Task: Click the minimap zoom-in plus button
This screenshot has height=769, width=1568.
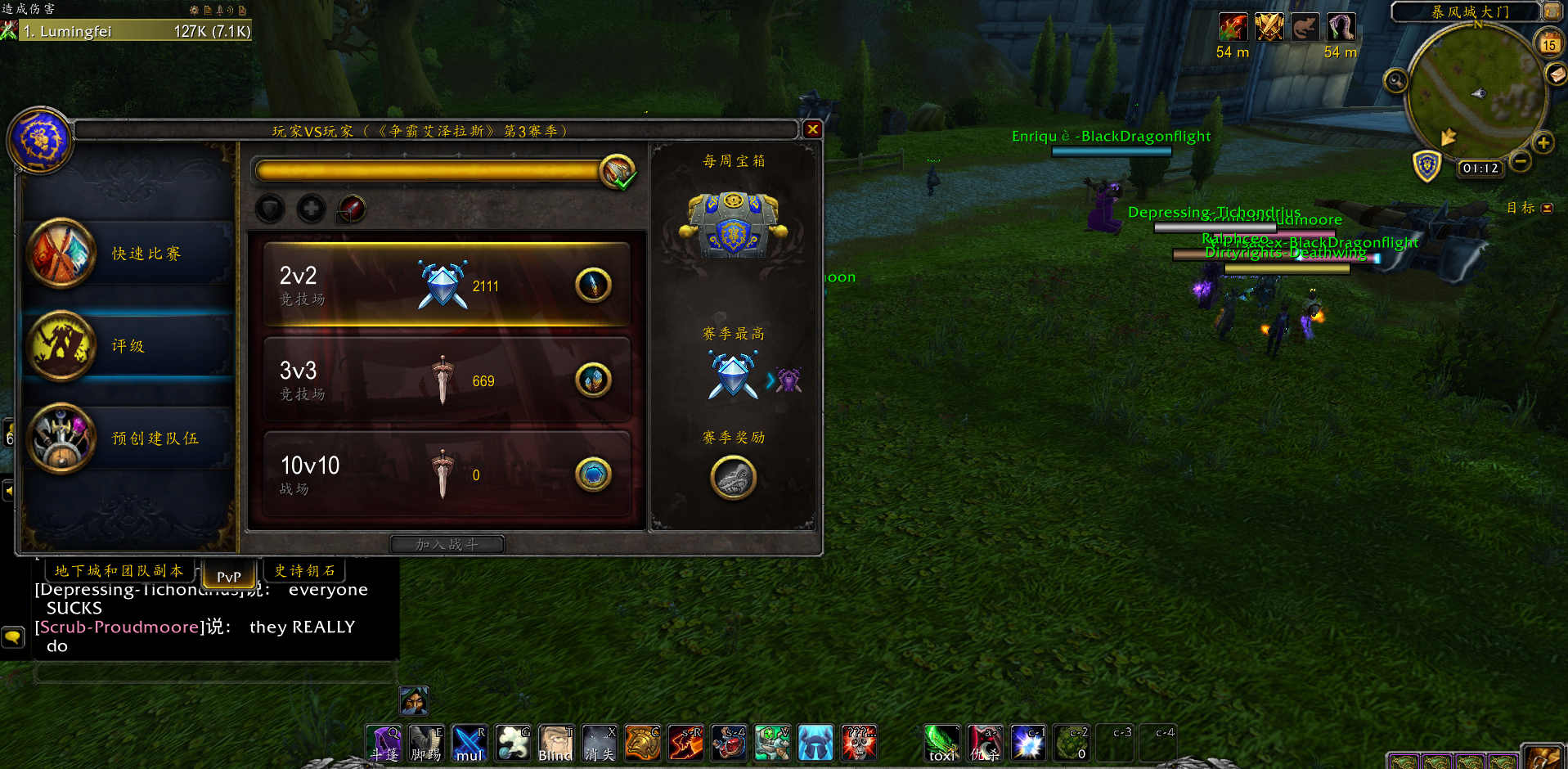Action: tap(1543, 143)
